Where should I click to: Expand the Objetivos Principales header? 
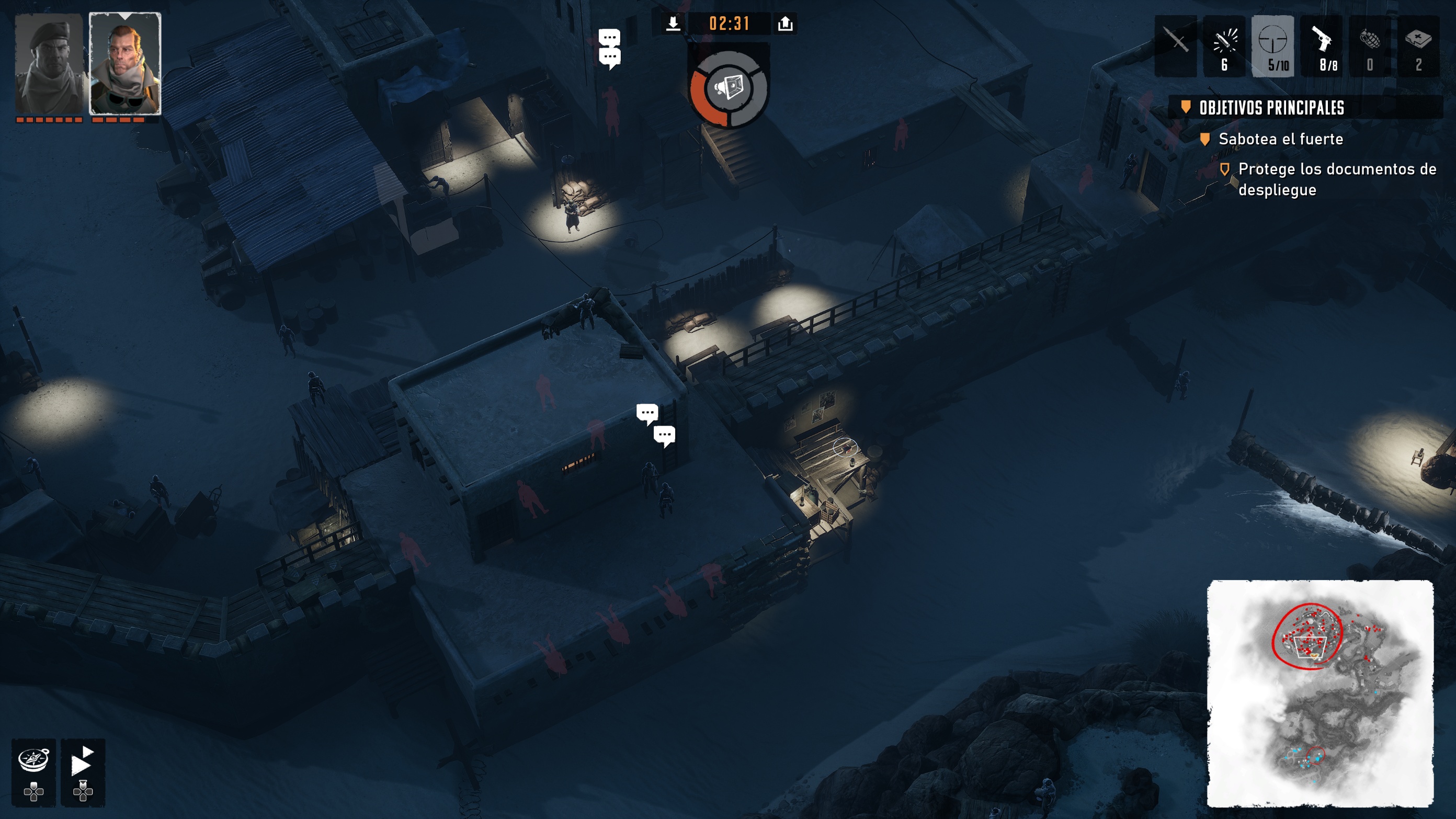pyautogui.click(x=1272, y=107)
